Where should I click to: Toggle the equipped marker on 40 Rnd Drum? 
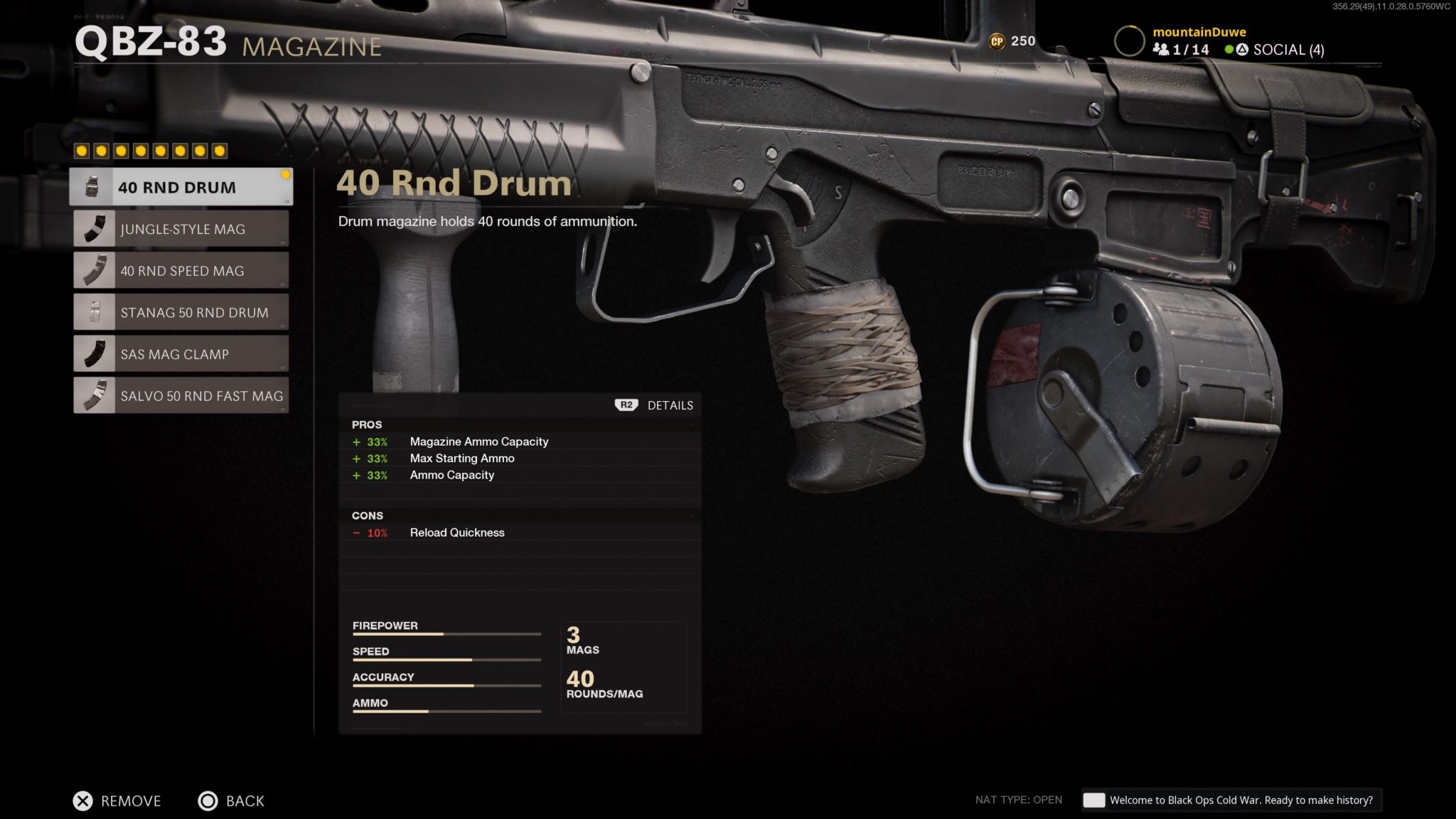point(286,173)
